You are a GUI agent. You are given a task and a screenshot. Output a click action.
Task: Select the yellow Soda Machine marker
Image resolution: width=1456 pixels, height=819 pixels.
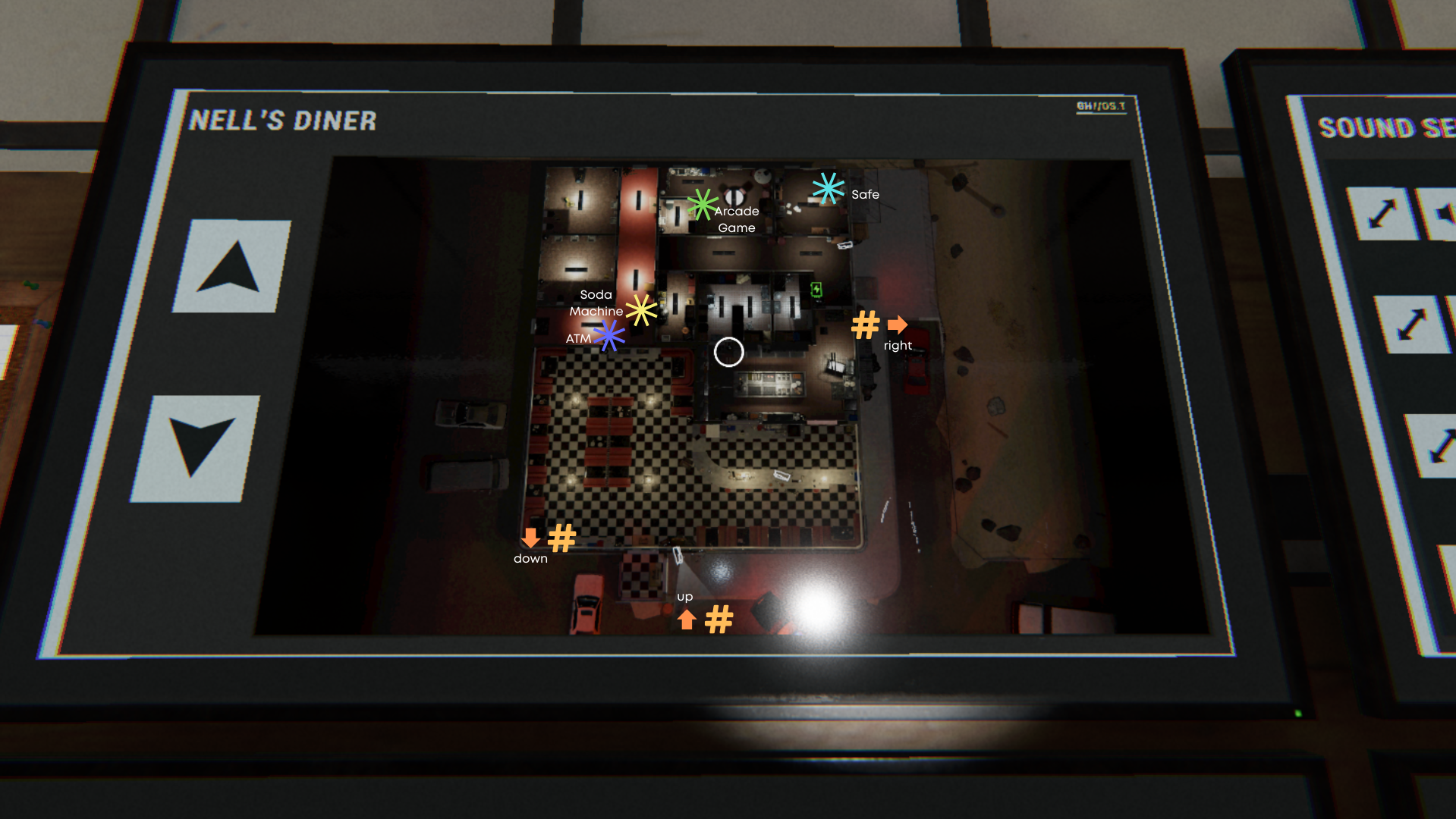pyautogui.click(x=641, y=310)
